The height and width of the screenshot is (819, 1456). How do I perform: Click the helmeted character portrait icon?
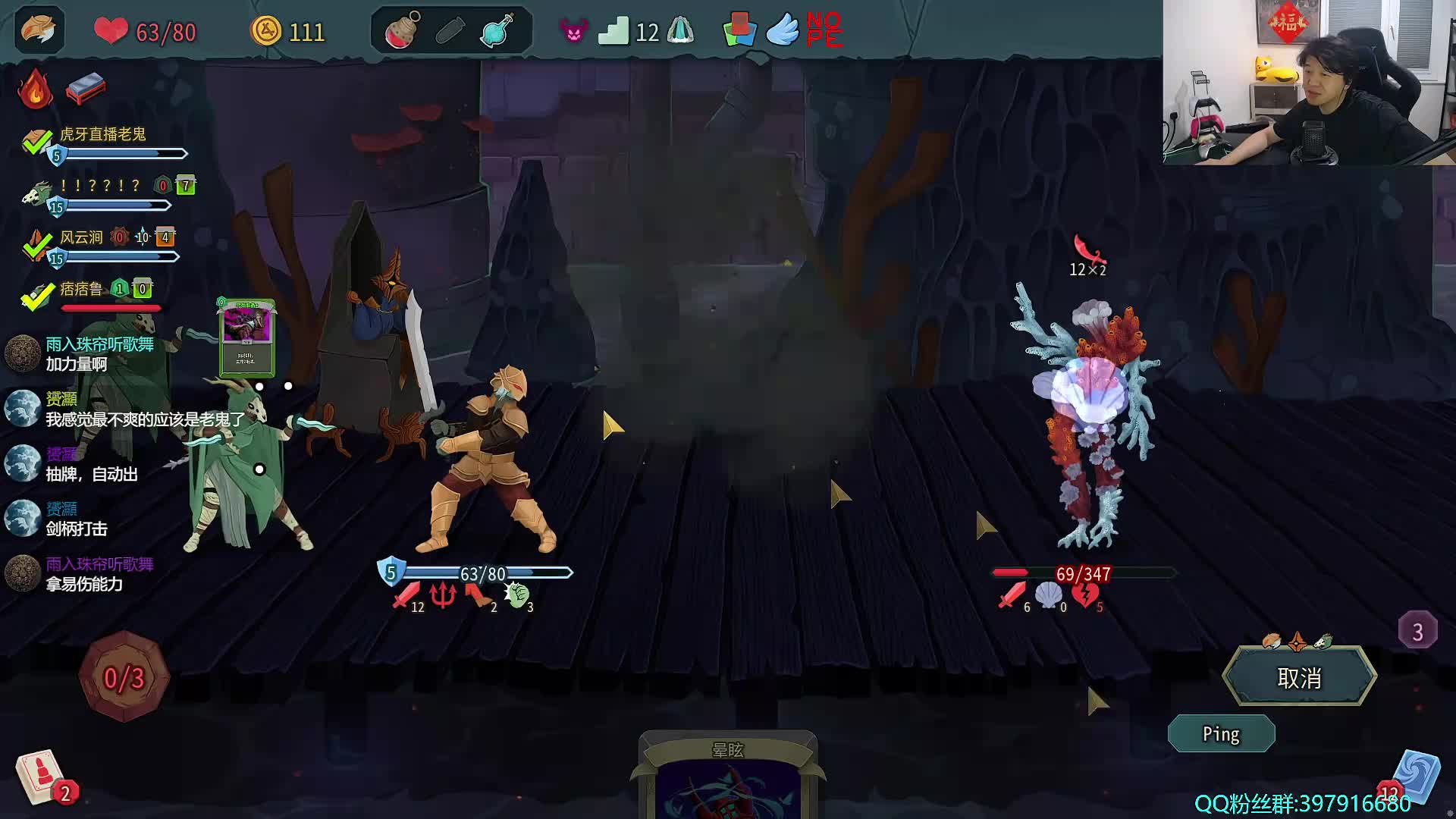pos(39,30)
